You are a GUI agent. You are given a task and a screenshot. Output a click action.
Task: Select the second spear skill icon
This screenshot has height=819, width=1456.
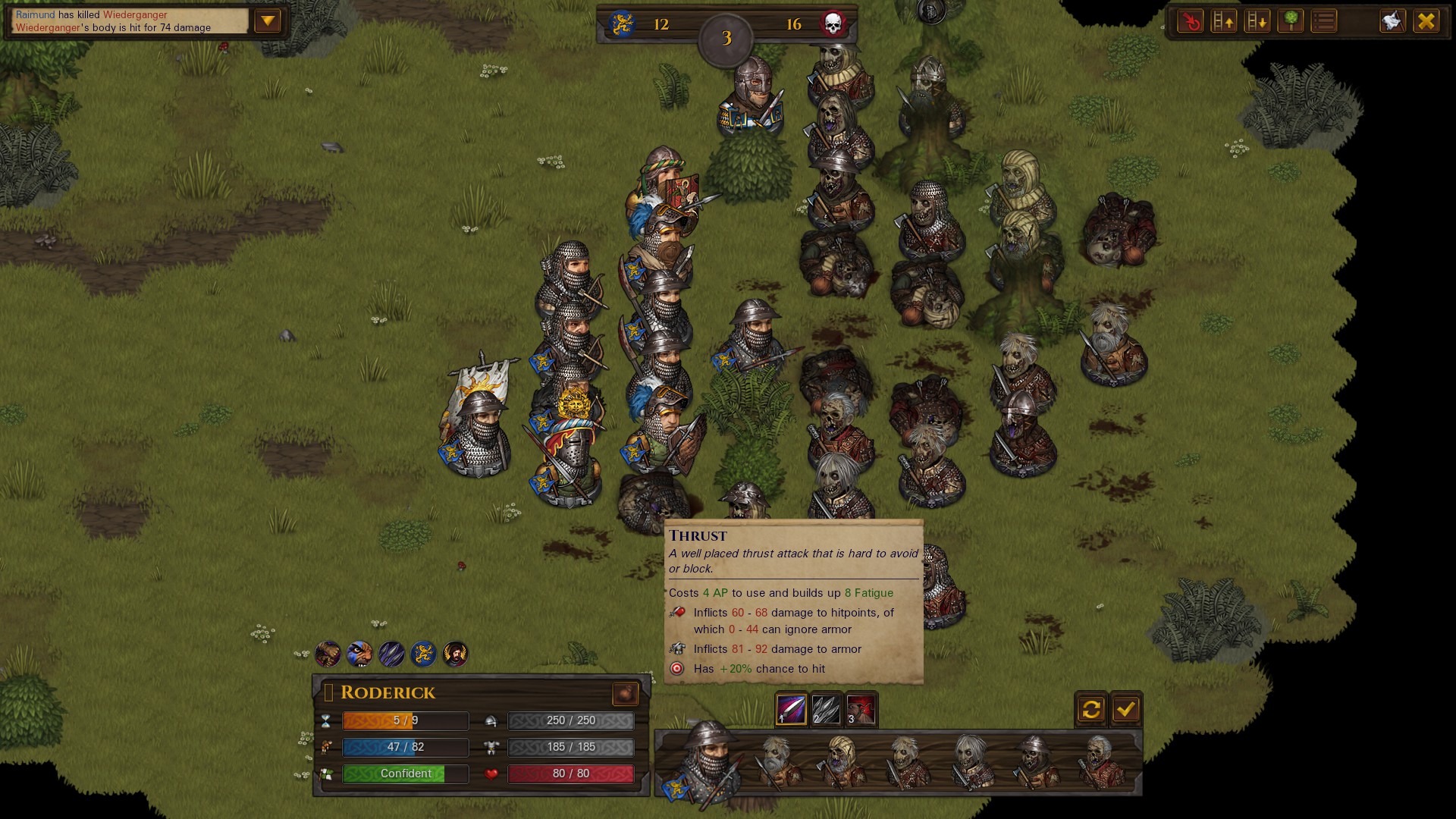[826, 710]
